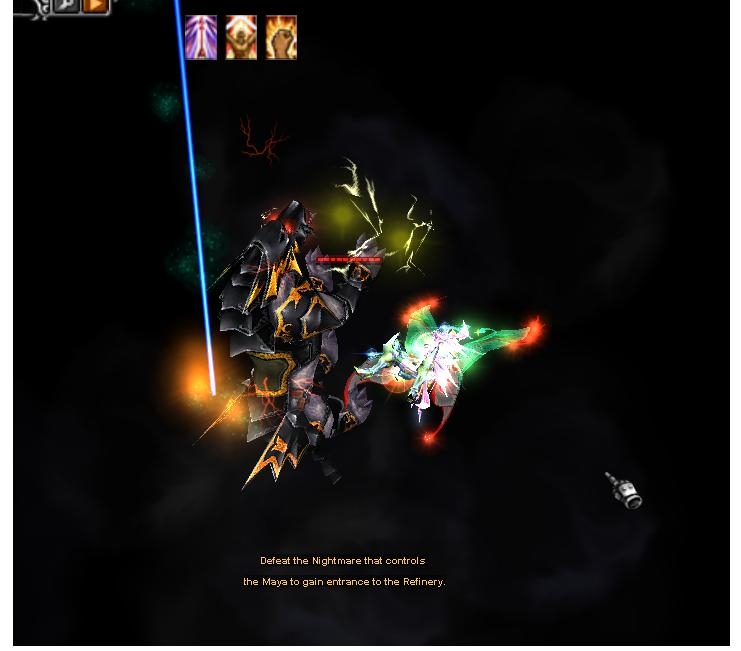Viewport: 741px width, 651px height.
Task: Click the orange play arrow button
Action: click(x=95, y=5)
